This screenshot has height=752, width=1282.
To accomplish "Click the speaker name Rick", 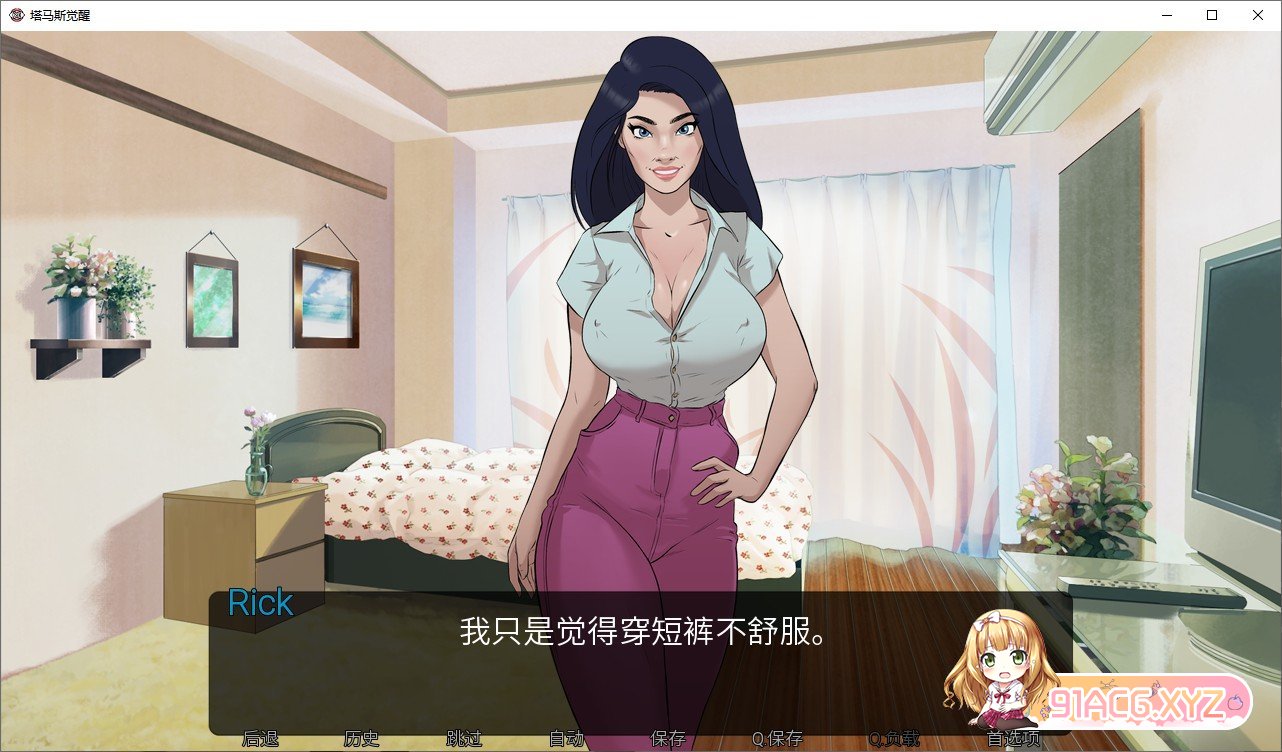I will click(x=260, y=603).
